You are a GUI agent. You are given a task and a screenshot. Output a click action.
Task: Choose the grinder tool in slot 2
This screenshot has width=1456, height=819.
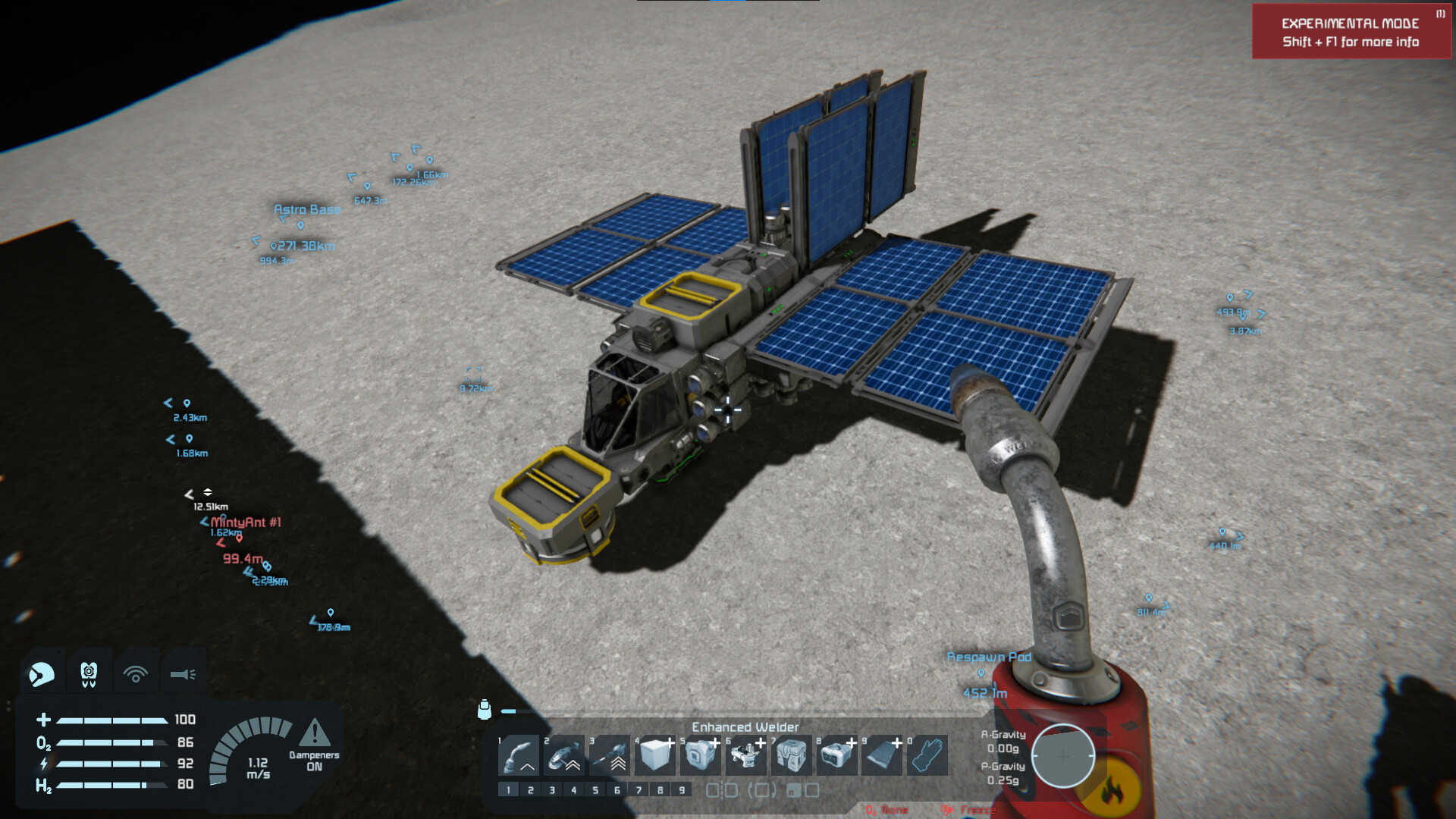[564, 755]
